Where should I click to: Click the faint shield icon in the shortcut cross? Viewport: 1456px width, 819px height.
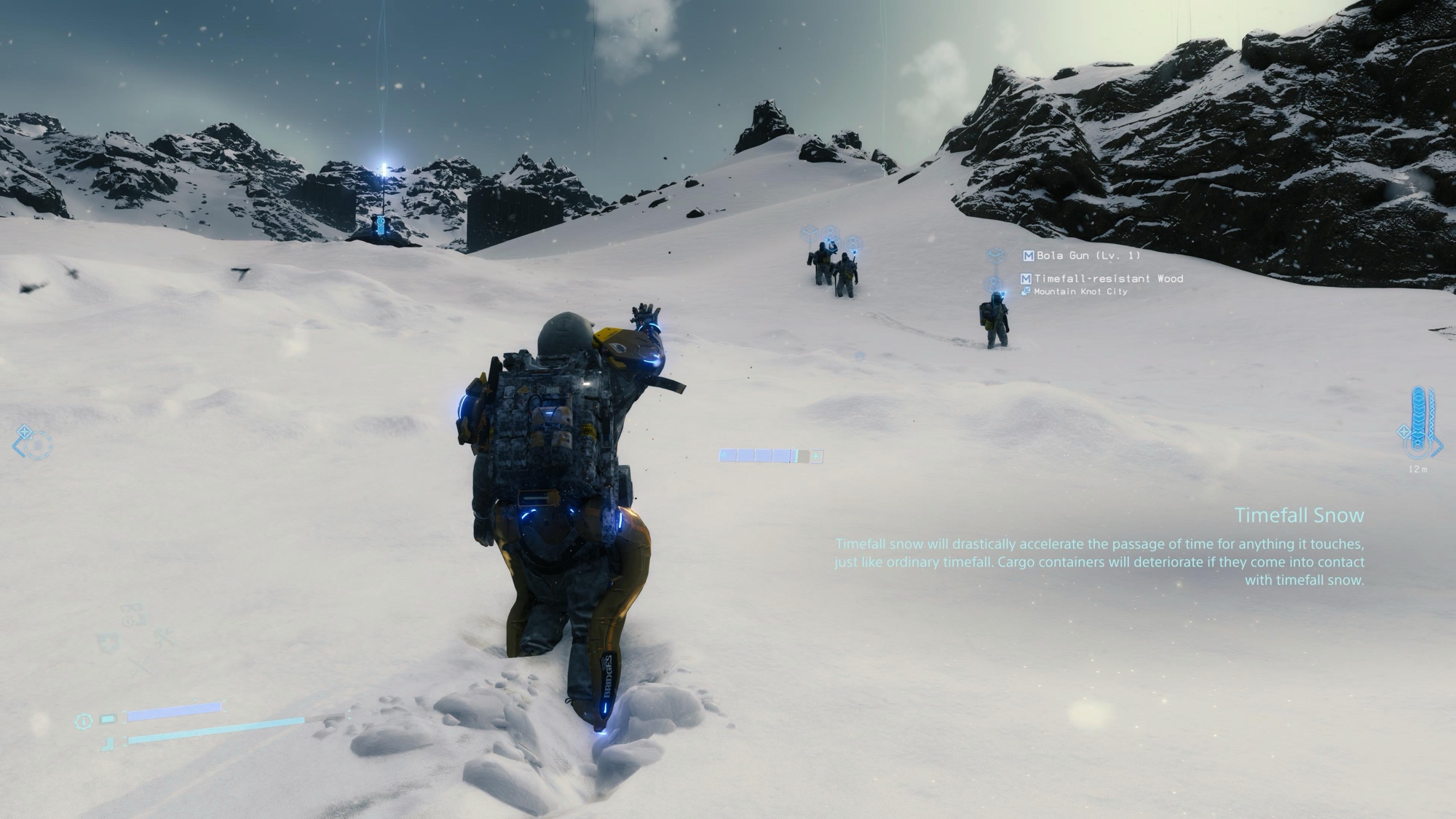click(x=107, y=643)
